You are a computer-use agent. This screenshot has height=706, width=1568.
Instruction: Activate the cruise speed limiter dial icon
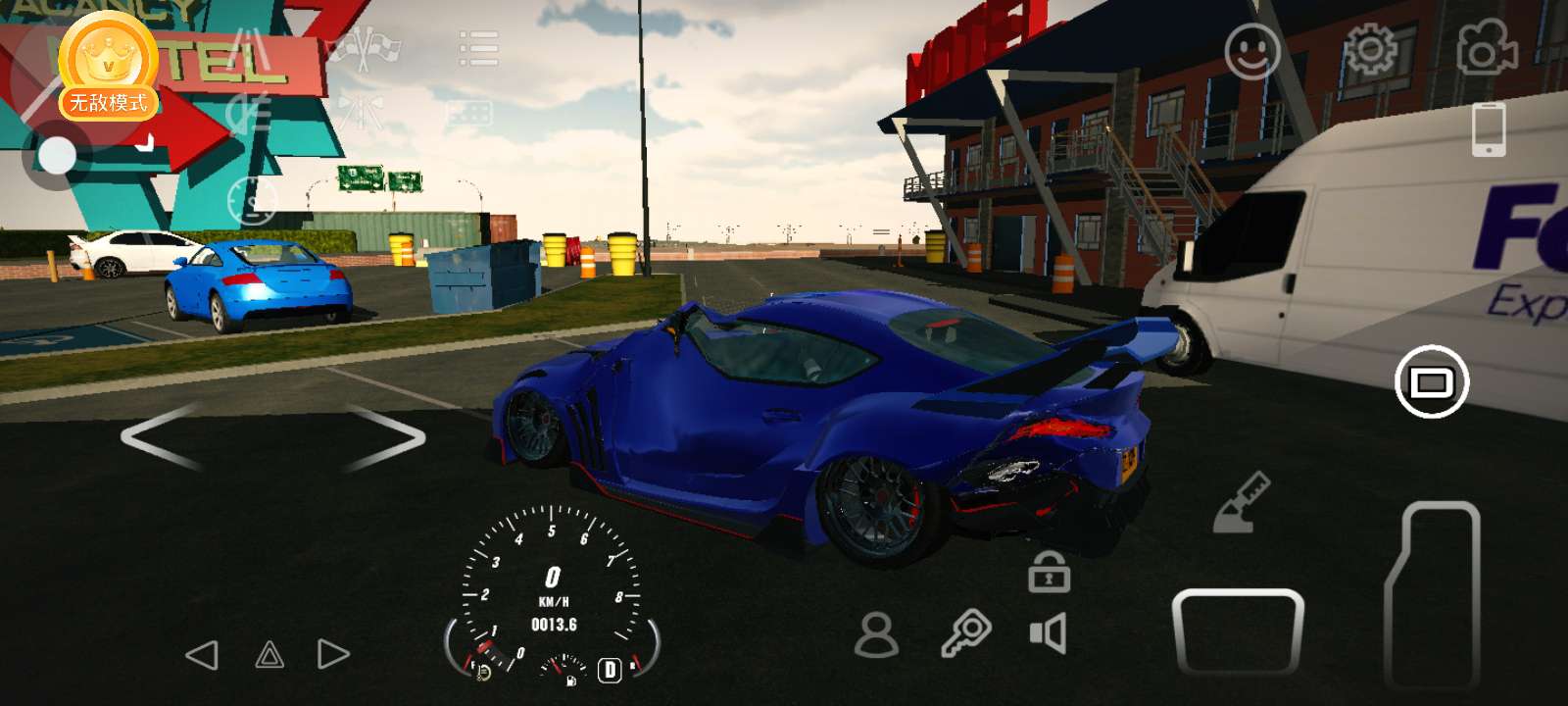(x=252, y=201)
